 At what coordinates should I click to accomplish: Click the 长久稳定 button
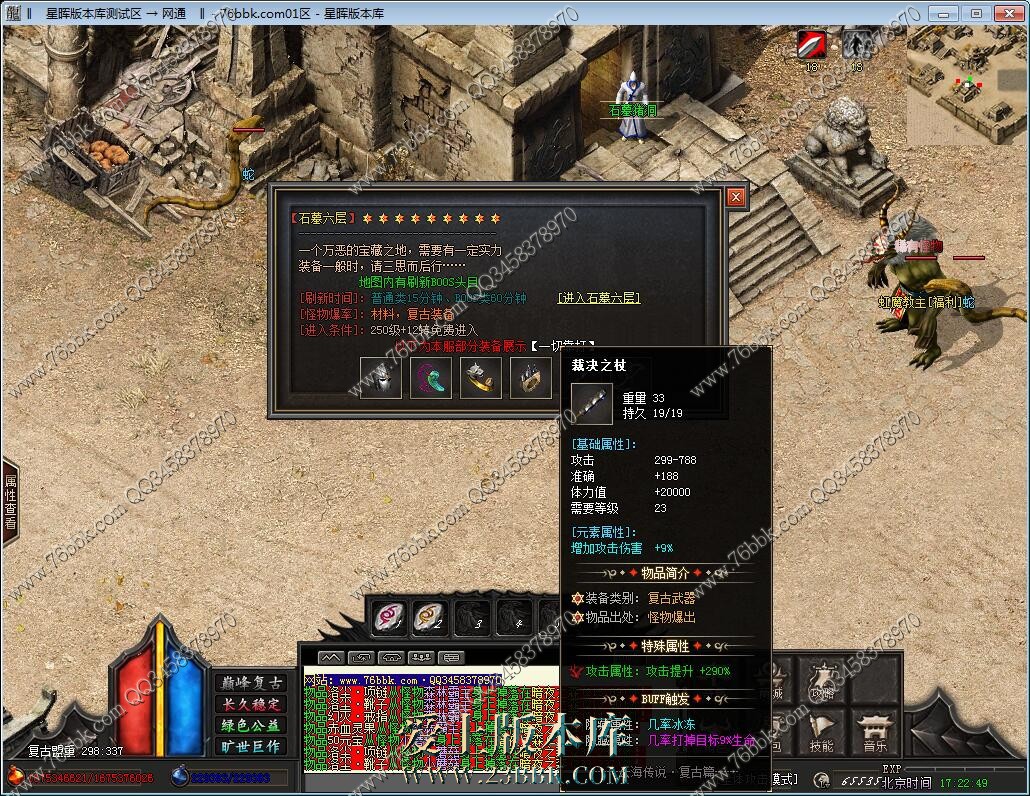(250, 704)
